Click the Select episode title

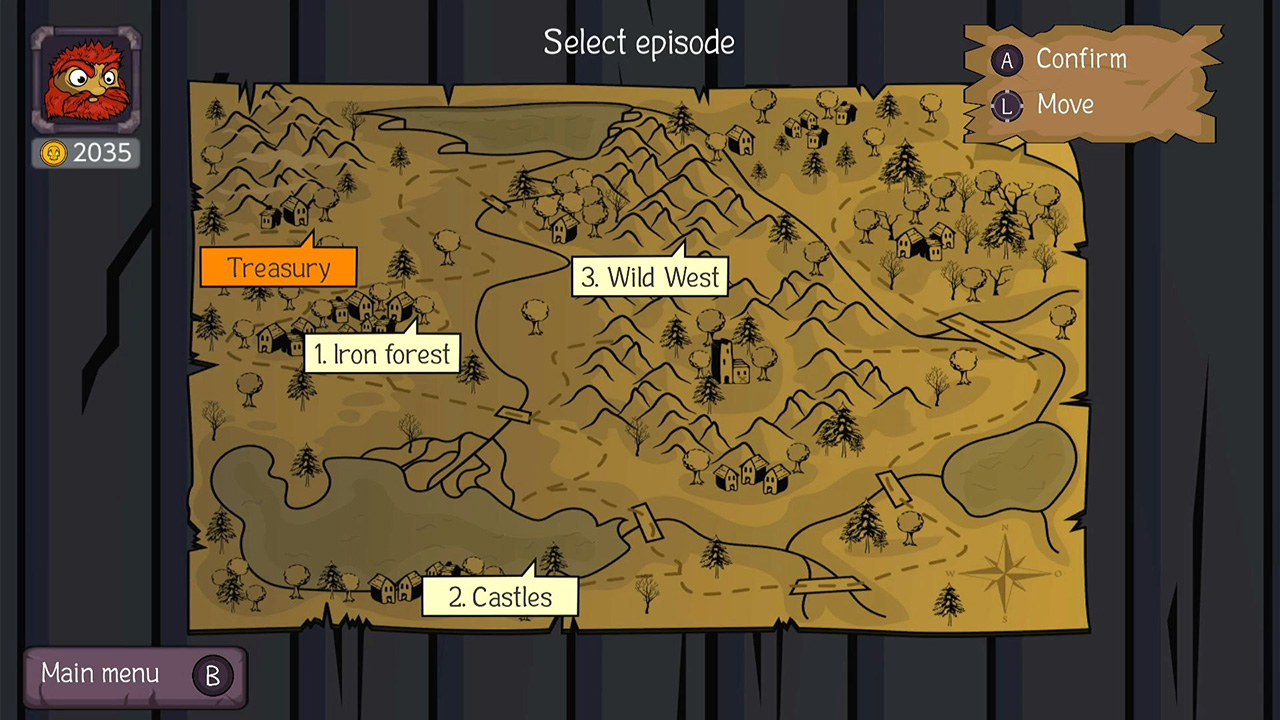pos(638,43)
